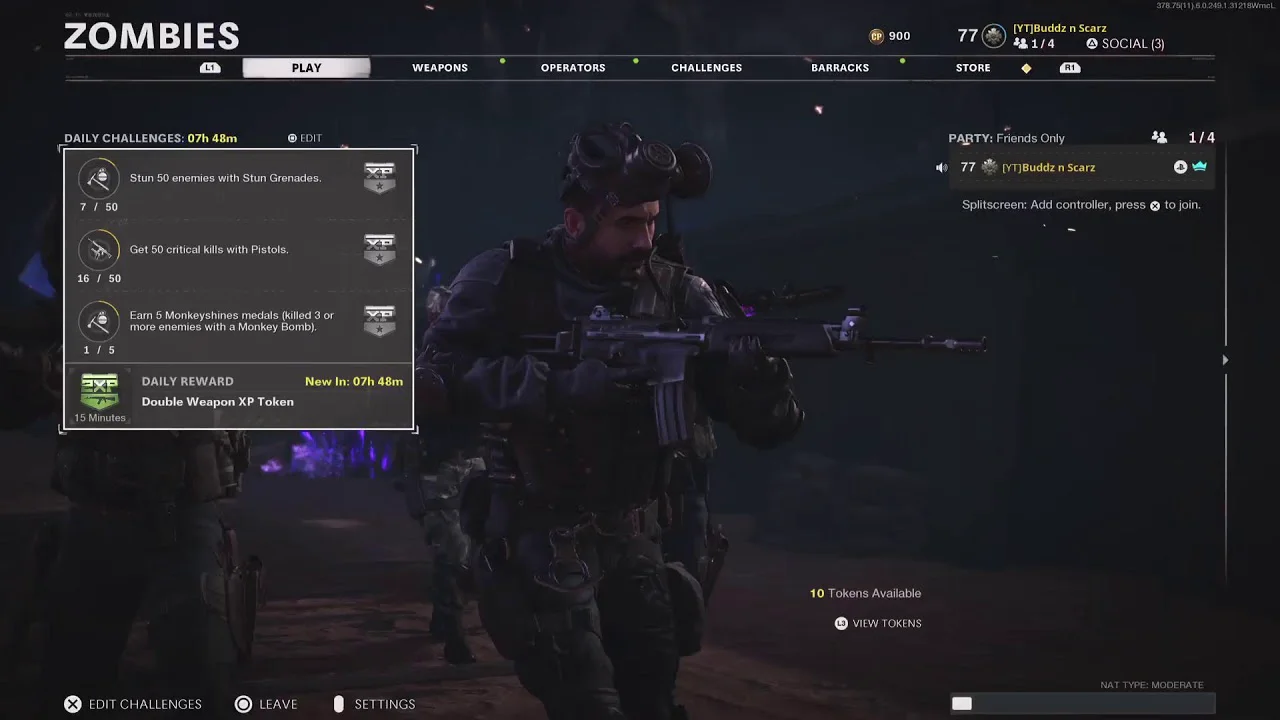Image resolution: width=1280 pixels, height=720 pixels.
Task: Visit the Store tab
Action: coord(973,68)
